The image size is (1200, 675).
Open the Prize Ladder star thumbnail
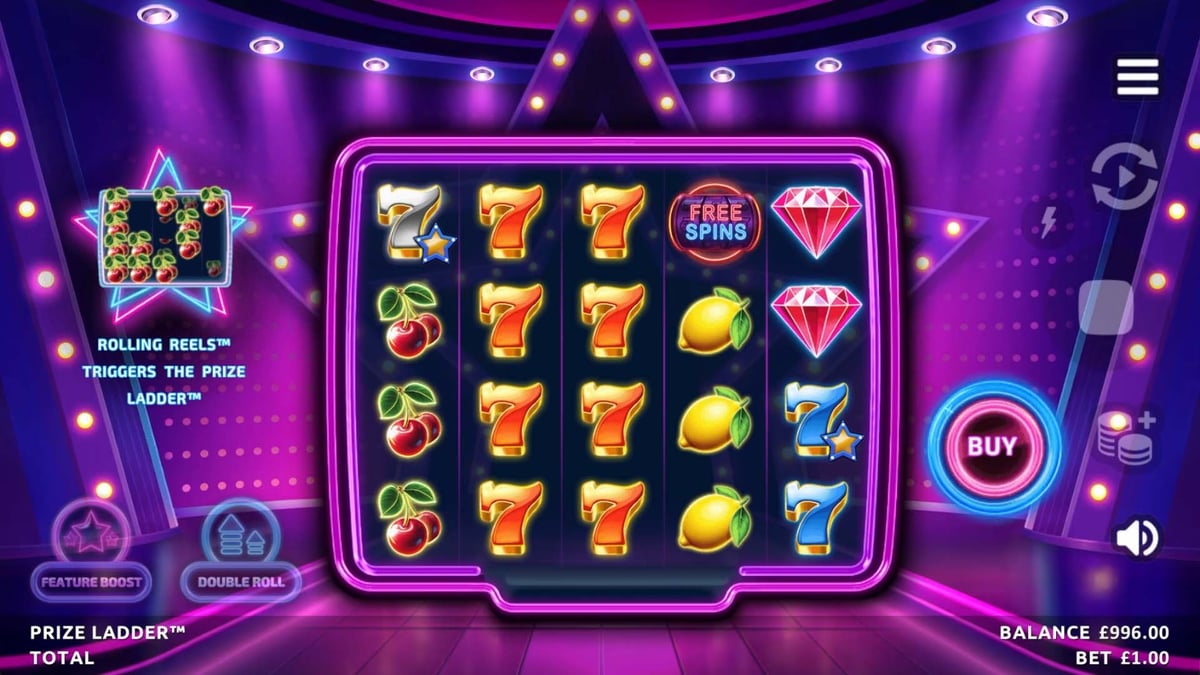[164, 237]
